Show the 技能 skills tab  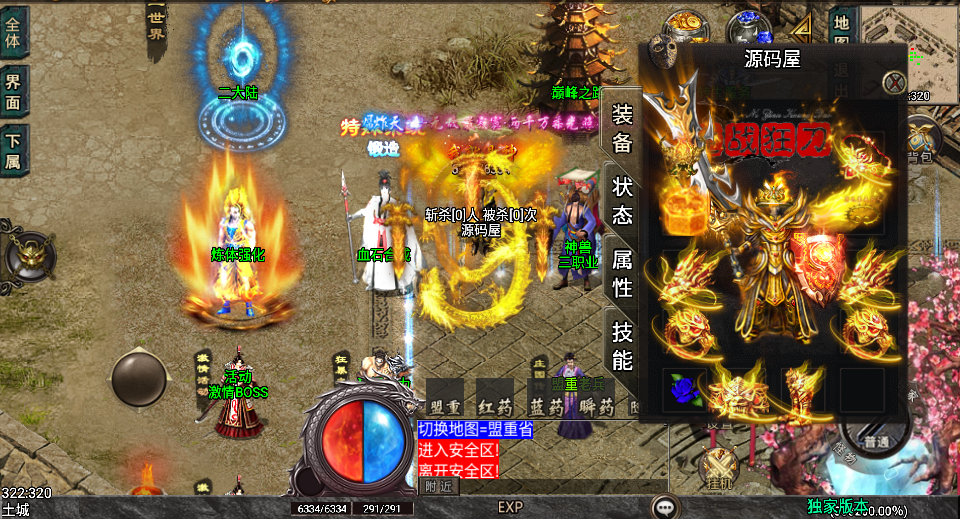pyautogui.click(x=622, y=346)
